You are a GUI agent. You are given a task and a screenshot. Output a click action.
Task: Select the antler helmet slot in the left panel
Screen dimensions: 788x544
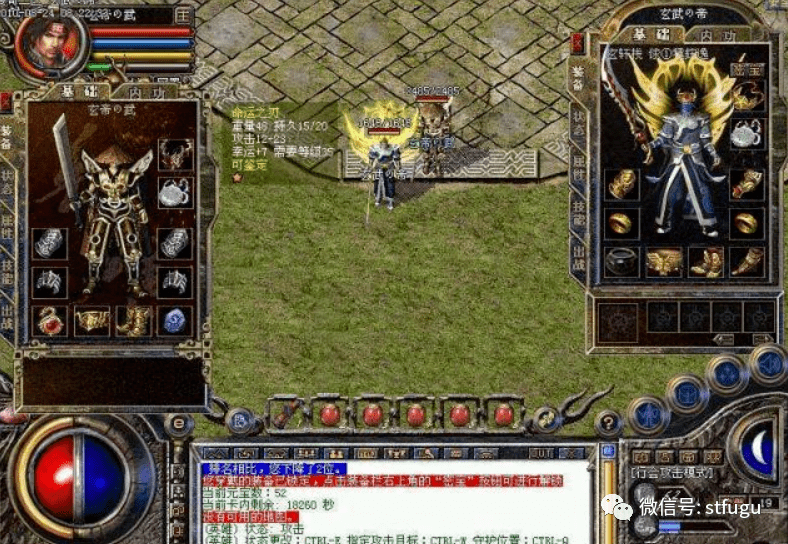(x=175, y=153)
